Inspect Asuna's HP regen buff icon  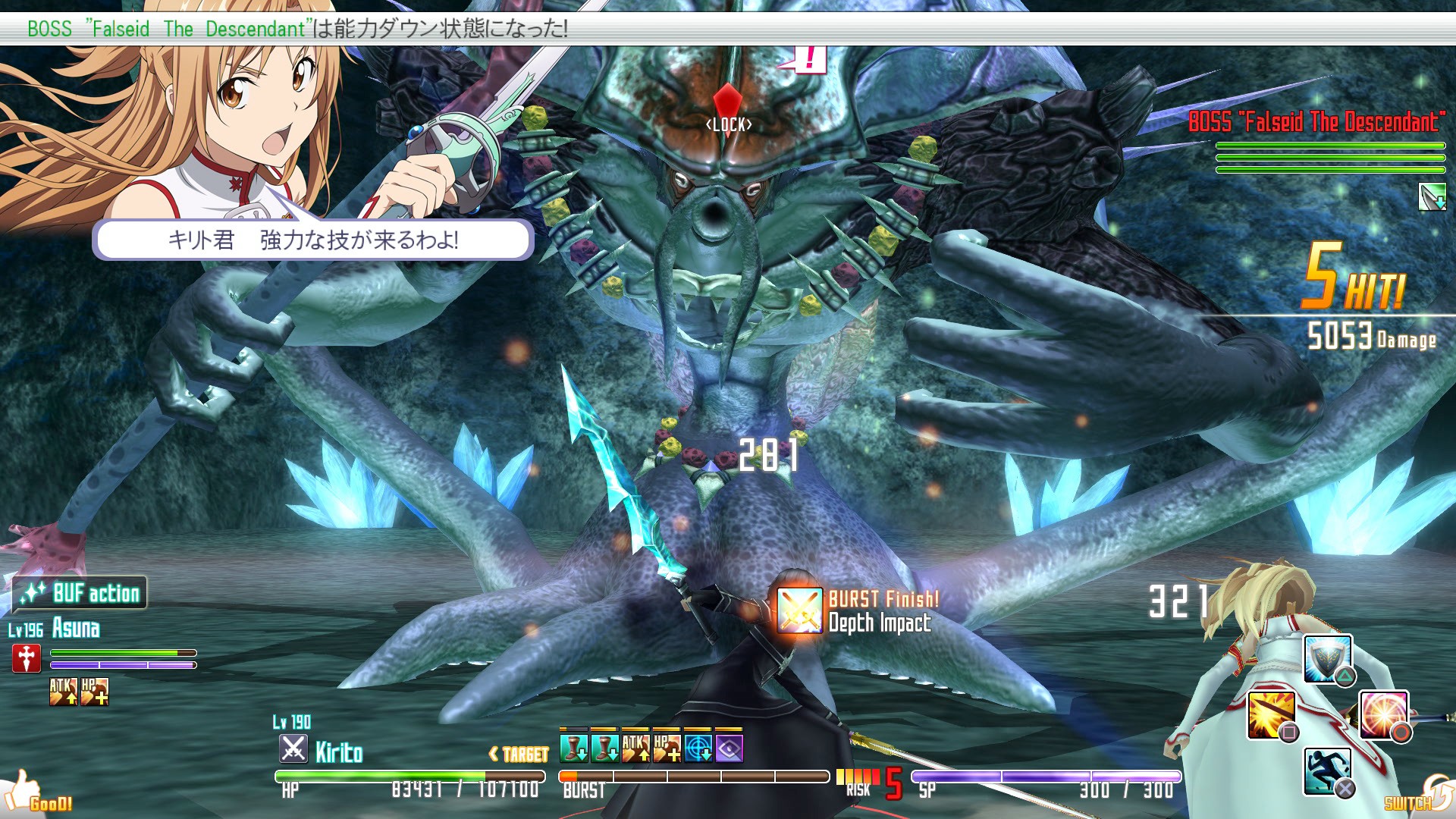click(94, 692)
